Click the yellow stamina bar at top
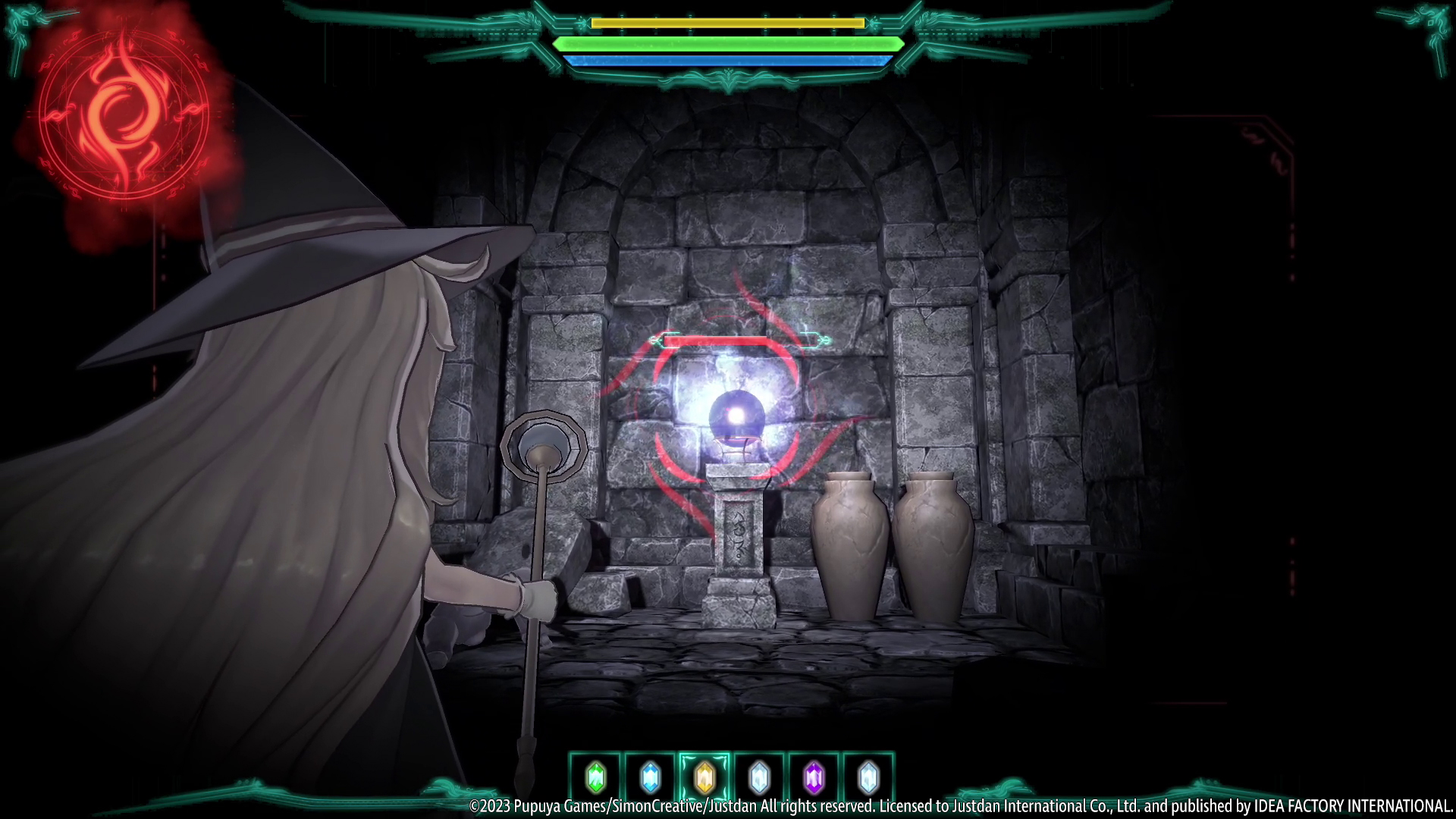 pyautogui.click(x=728, y=24)
